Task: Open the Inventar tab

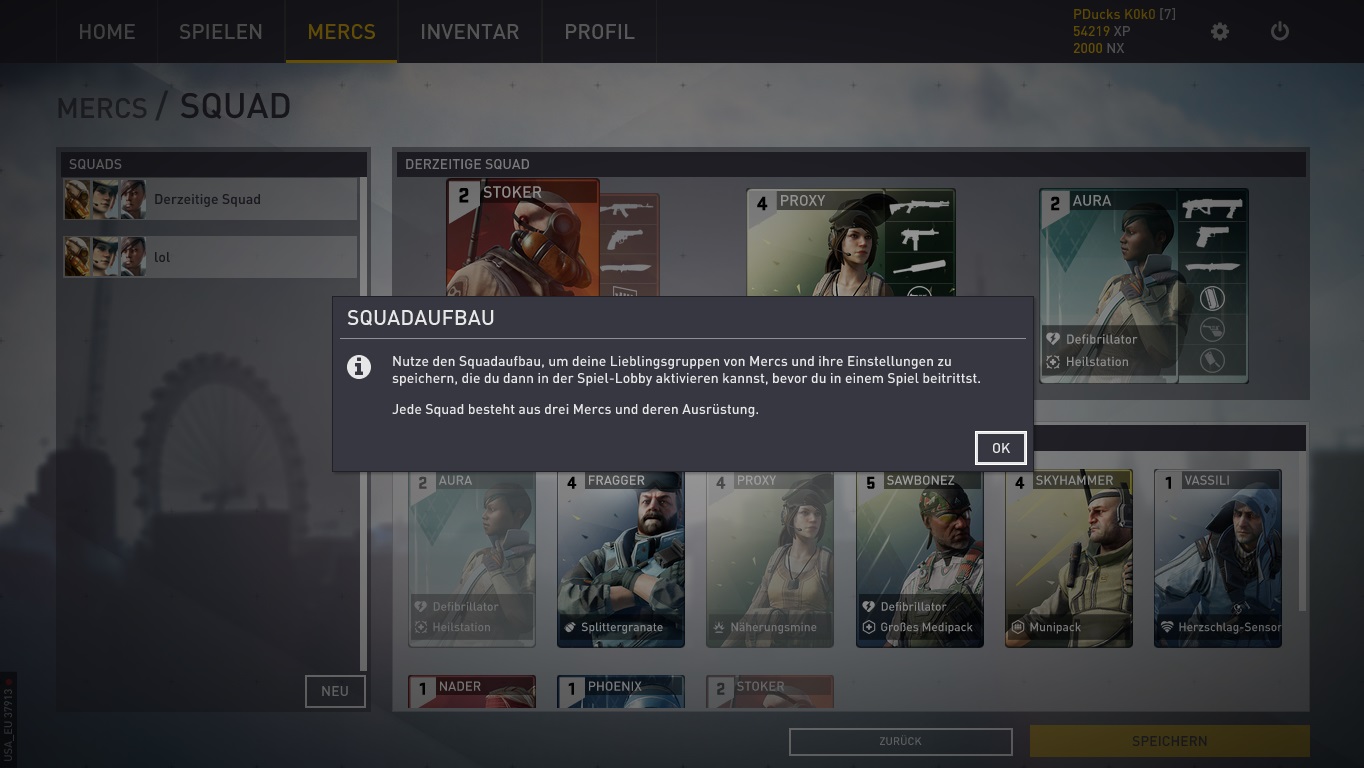Action: (x=469, y=32)
